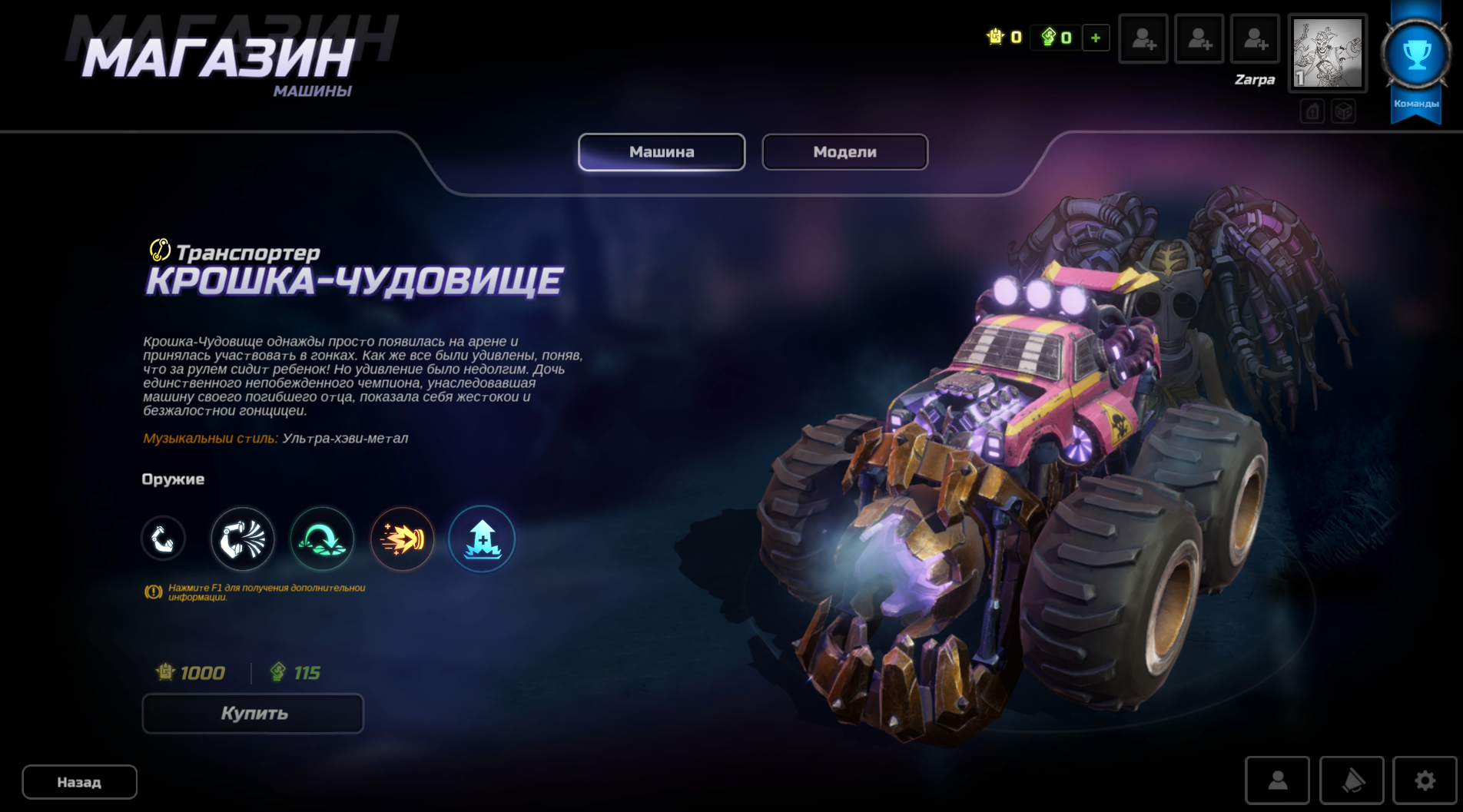Go back with the Назад button
Image resolution: width=1463 pixels, height=812 pixels.
(79, 782)
